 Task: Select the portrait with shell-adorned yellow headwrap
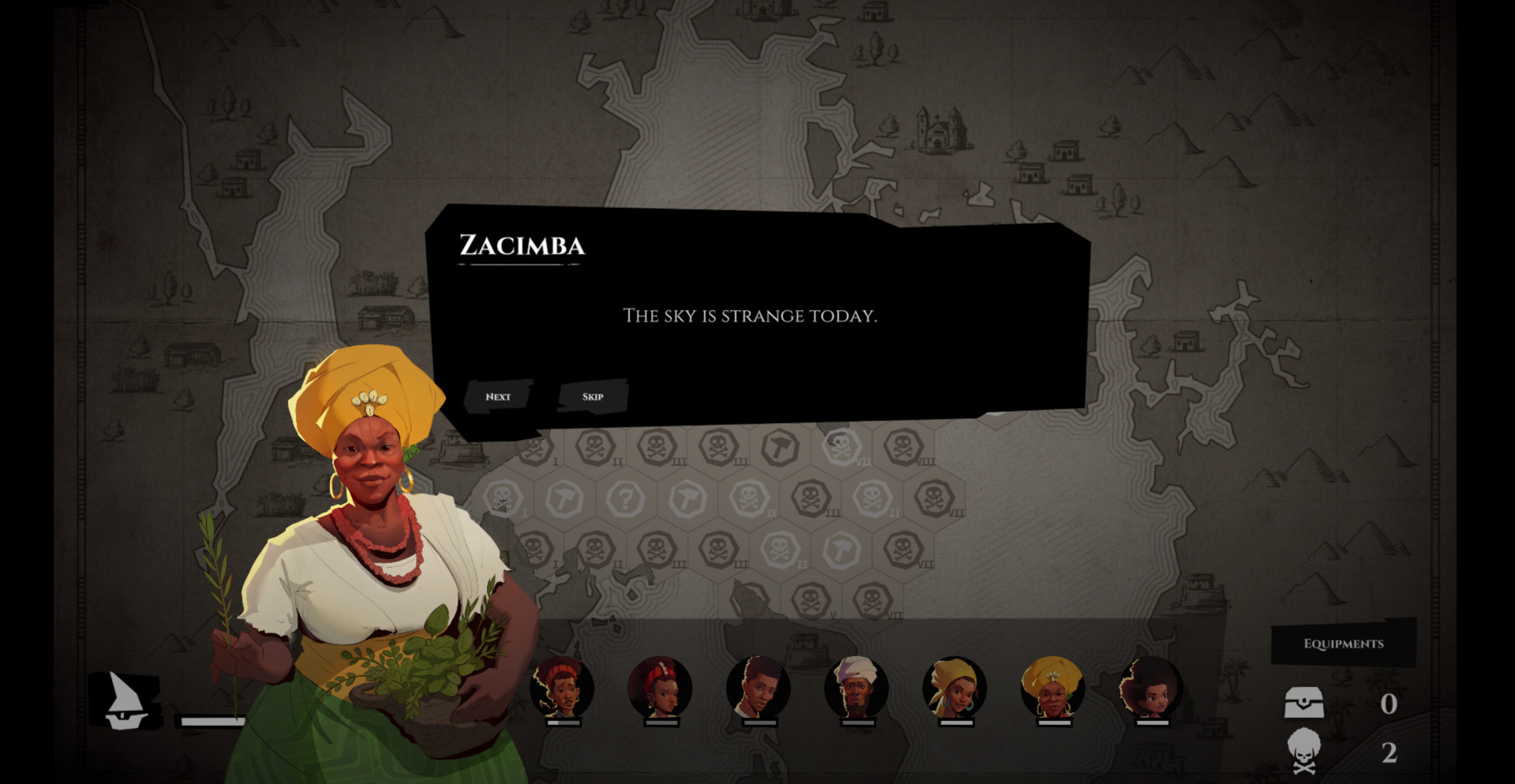1052,688
